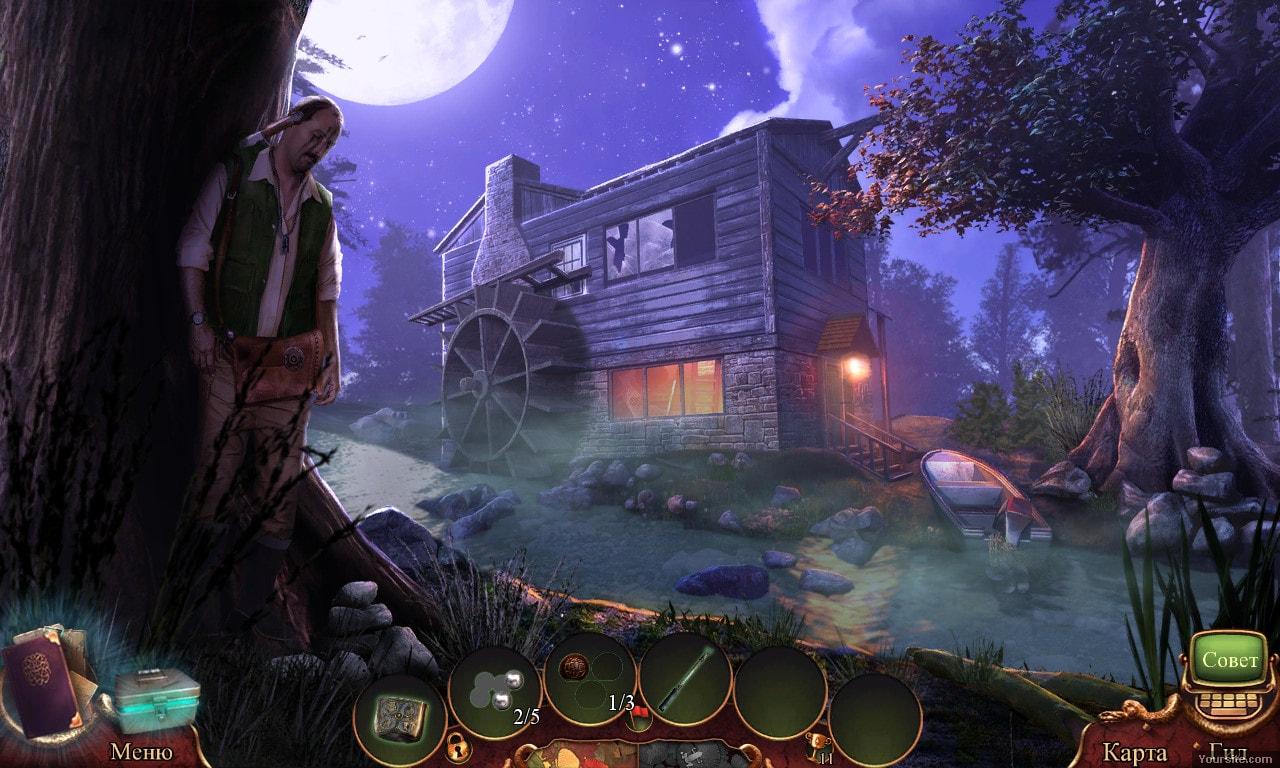Open the glowing teal metal box
This screenshot has height=768, width=1280.
(x=155, y=698)
